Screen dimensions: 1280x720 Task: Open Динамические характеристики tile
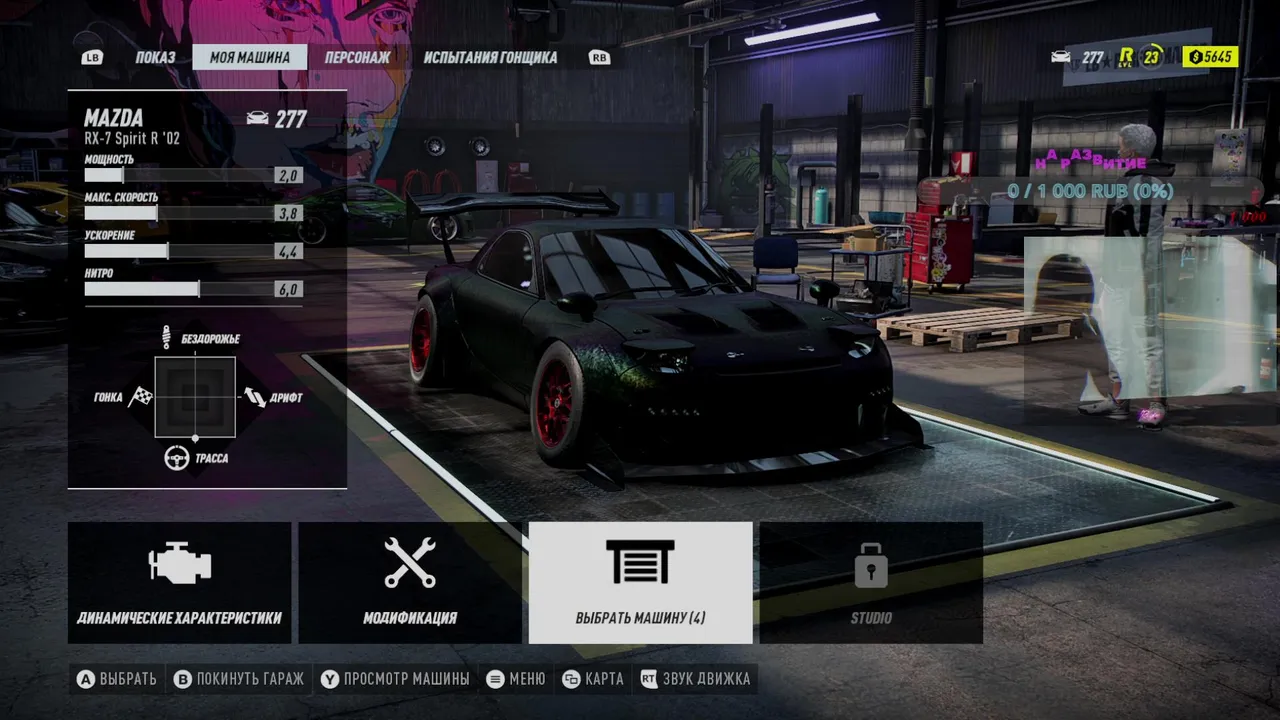coord(180,583)
